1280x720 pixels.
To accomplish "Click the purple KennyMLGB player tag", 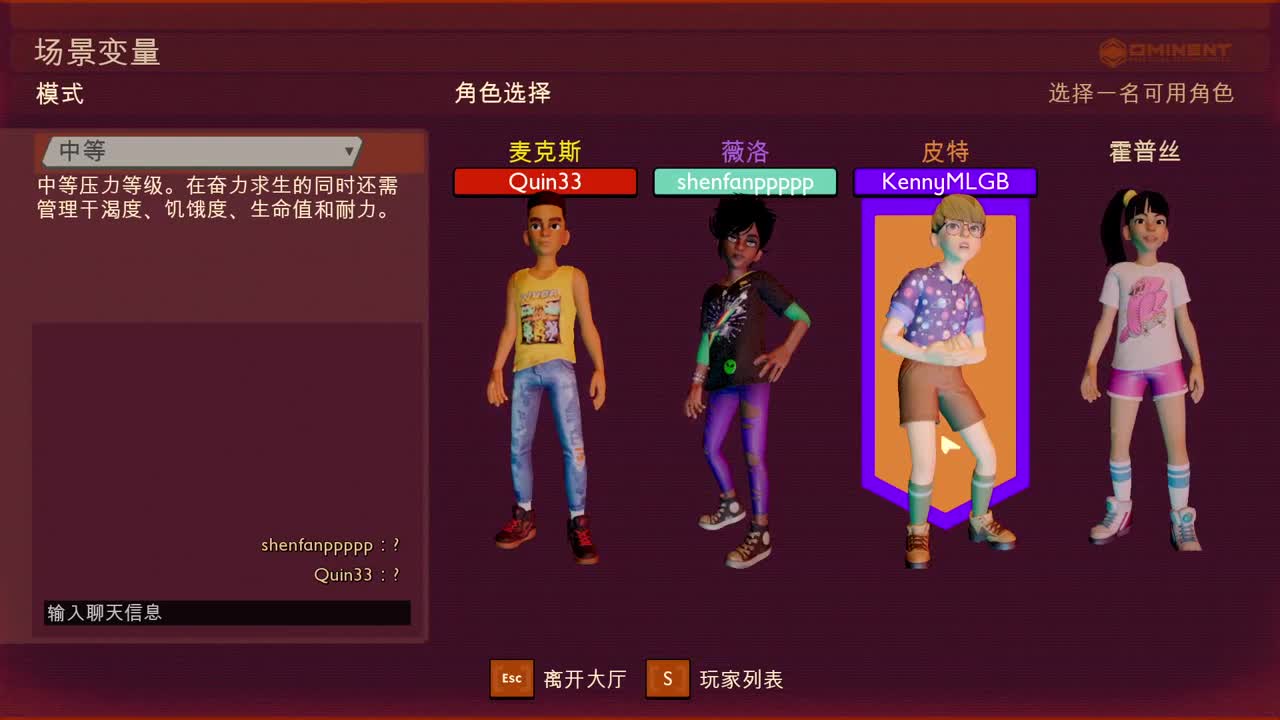I will click(944, 182).
